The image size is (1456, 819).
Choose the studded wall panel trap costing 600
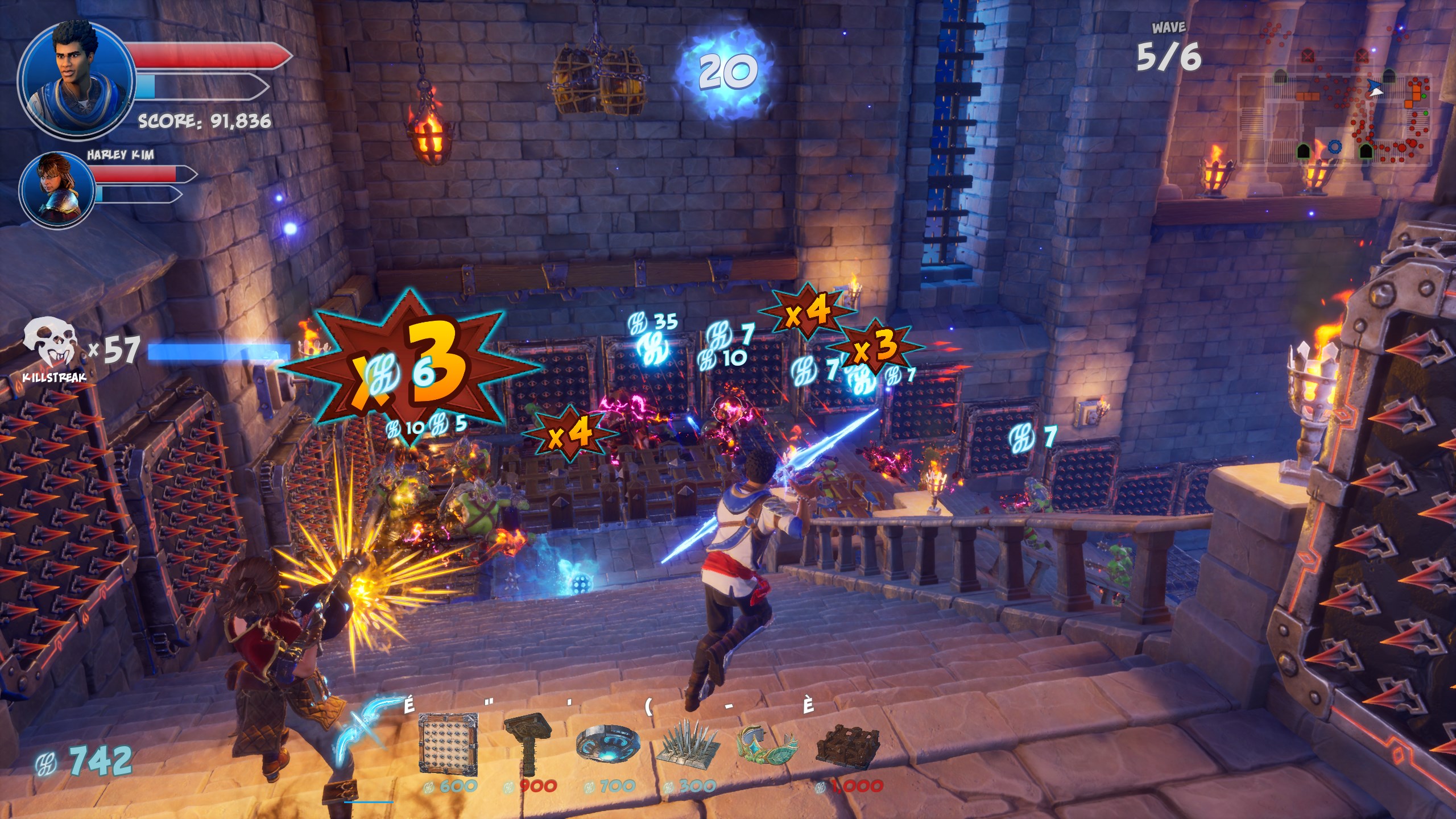coord(448,744)
